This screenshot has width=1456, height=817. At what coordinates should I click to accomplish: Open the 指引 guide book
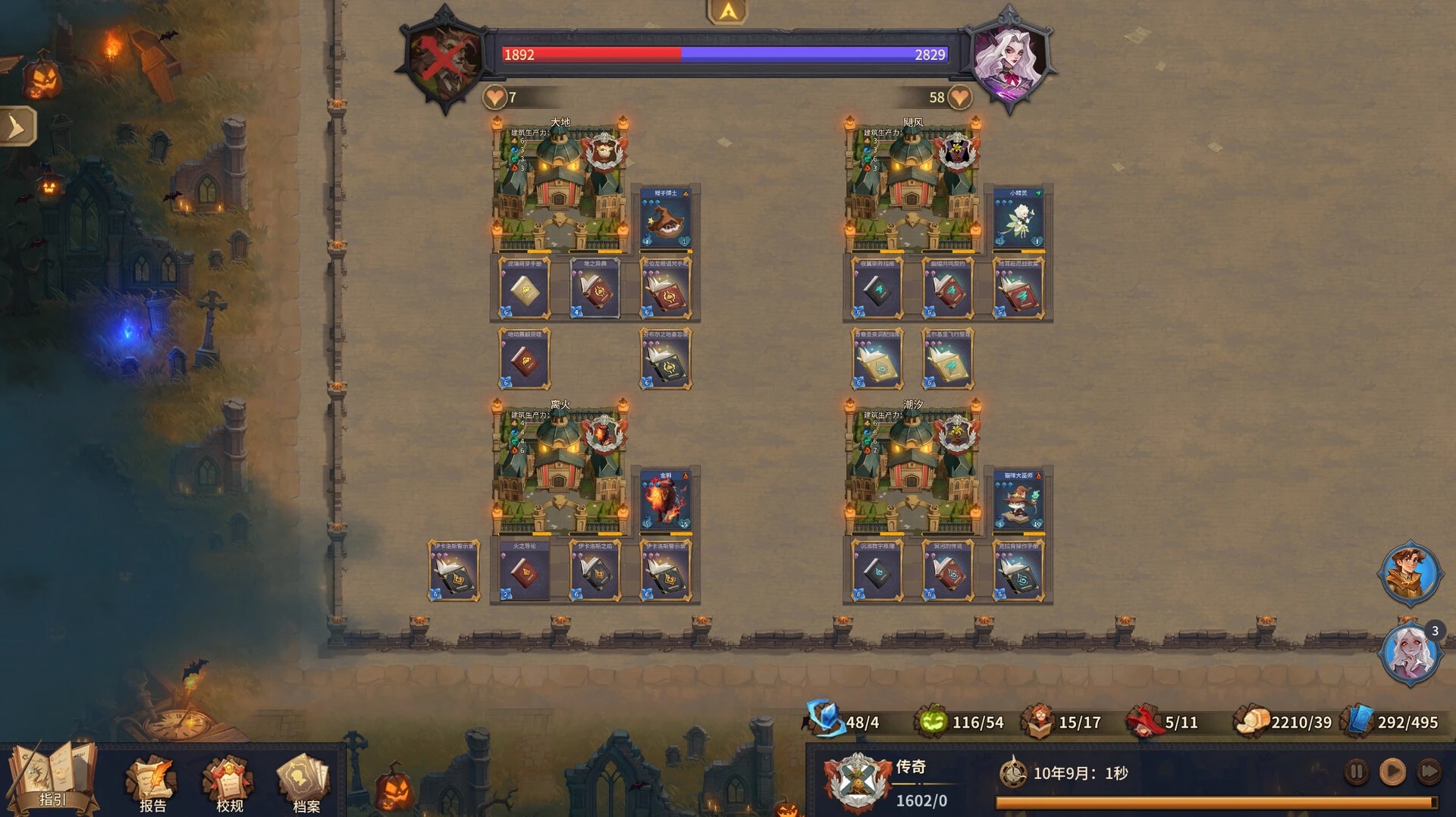point(52,778)
